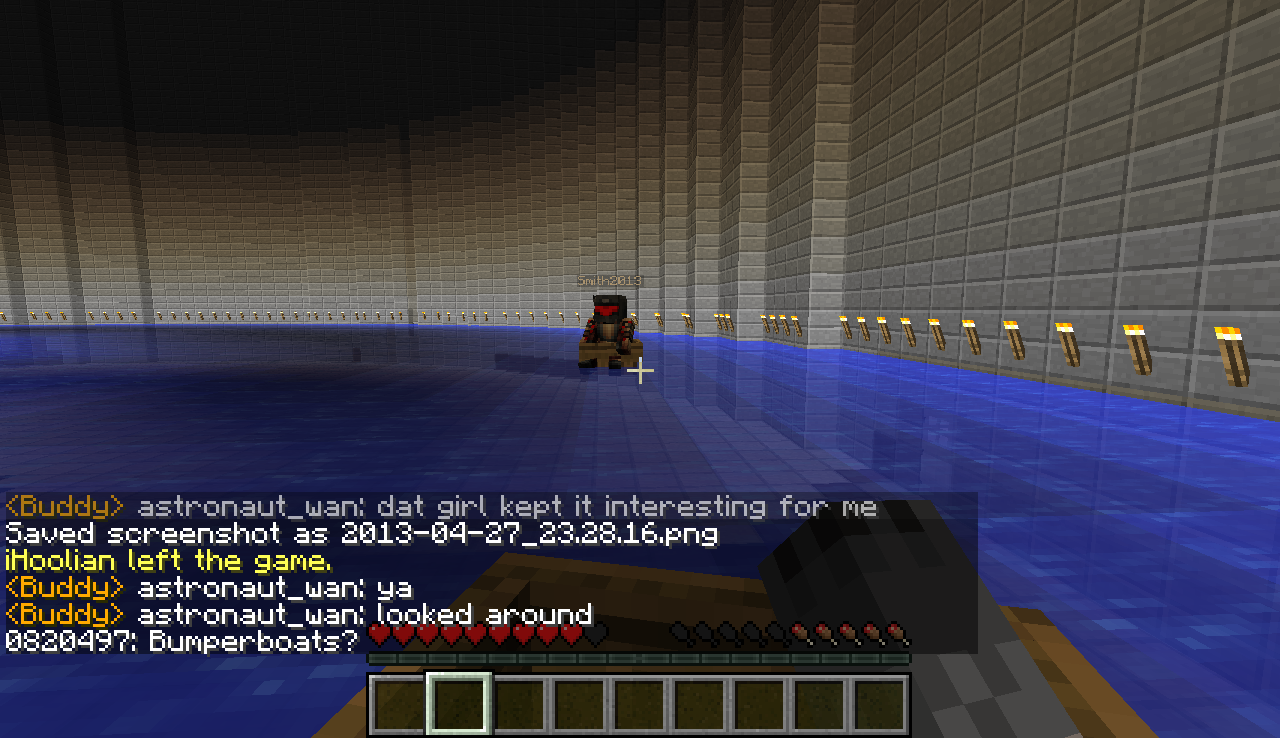Click the highlighted second hotbar slot
Image resolution: width=1280 pixels, height=738 pixels.
click(460, 702)
